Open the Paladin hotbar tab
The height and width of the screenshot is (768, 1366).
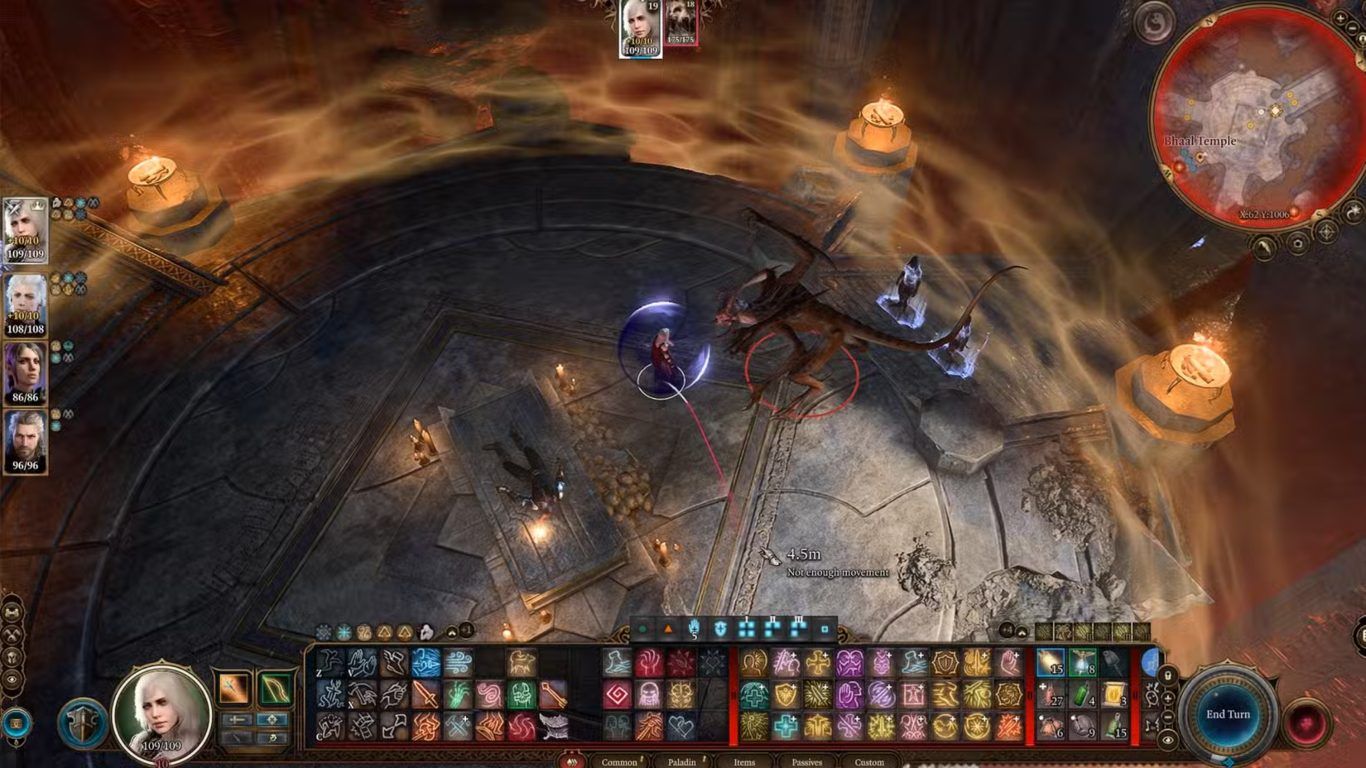click(682, 762)
